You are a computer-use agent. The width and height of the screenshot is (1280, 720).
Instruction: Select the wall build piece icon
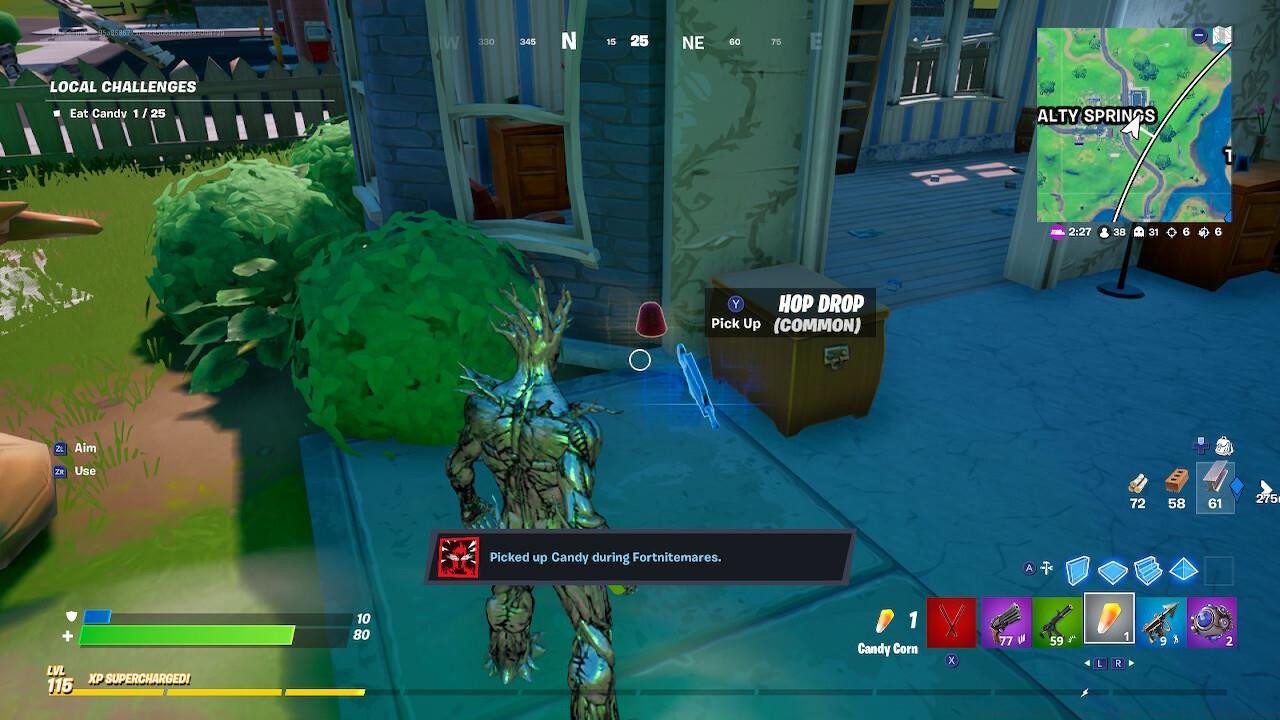click(1077, 570)
